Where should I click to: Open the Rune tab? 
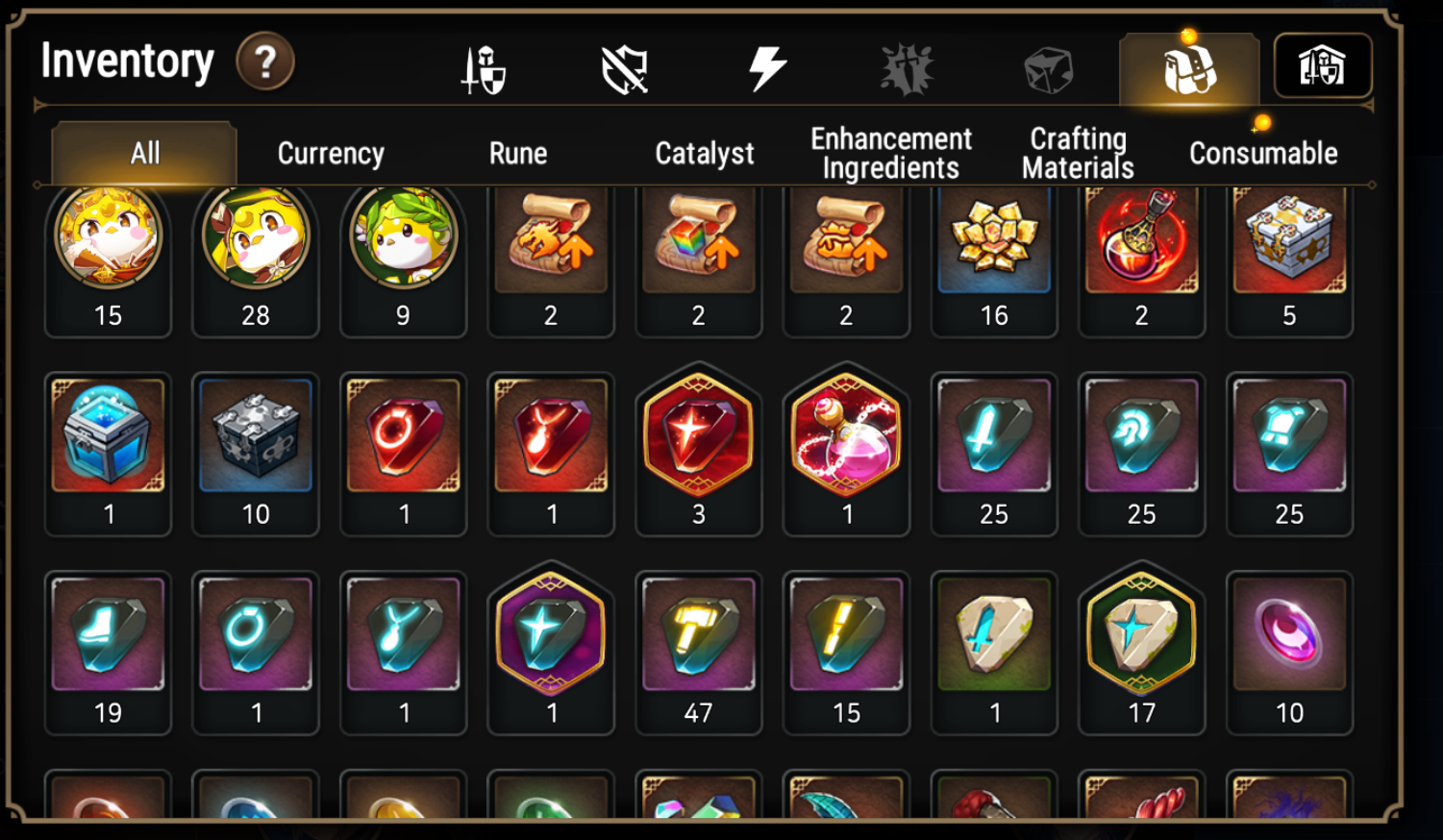click(518, 152)
